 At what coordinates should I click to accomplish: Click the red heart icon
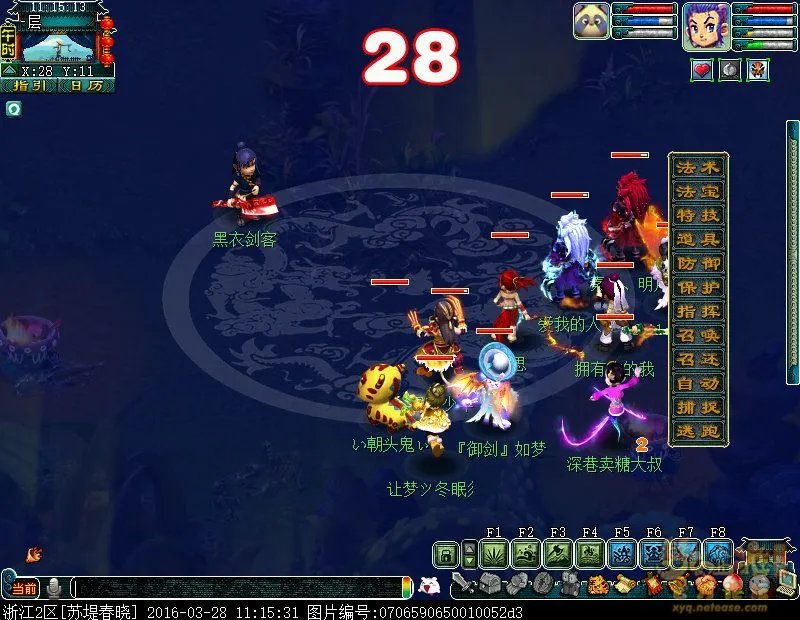click(x=702, y=69)
